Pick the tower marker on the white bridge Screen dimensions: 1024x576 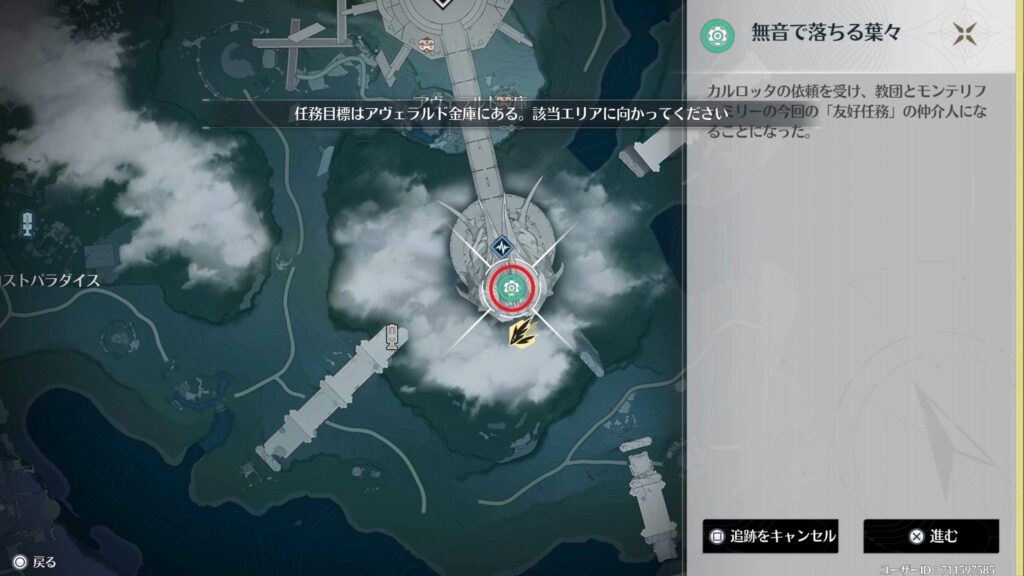tap(393, 335)
